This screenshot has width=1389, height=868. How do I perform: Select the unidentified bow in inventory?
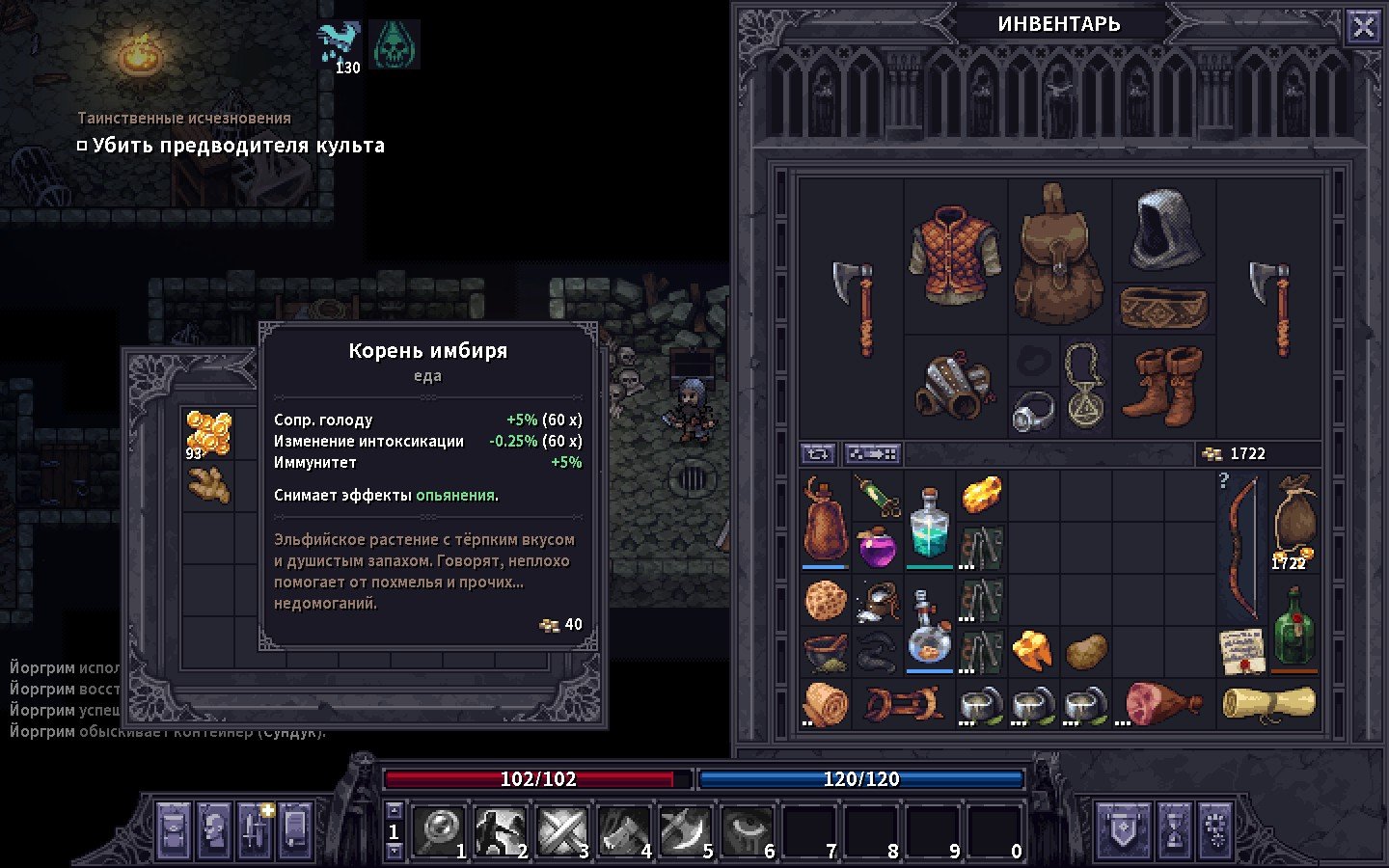(x=1240, y=548)
